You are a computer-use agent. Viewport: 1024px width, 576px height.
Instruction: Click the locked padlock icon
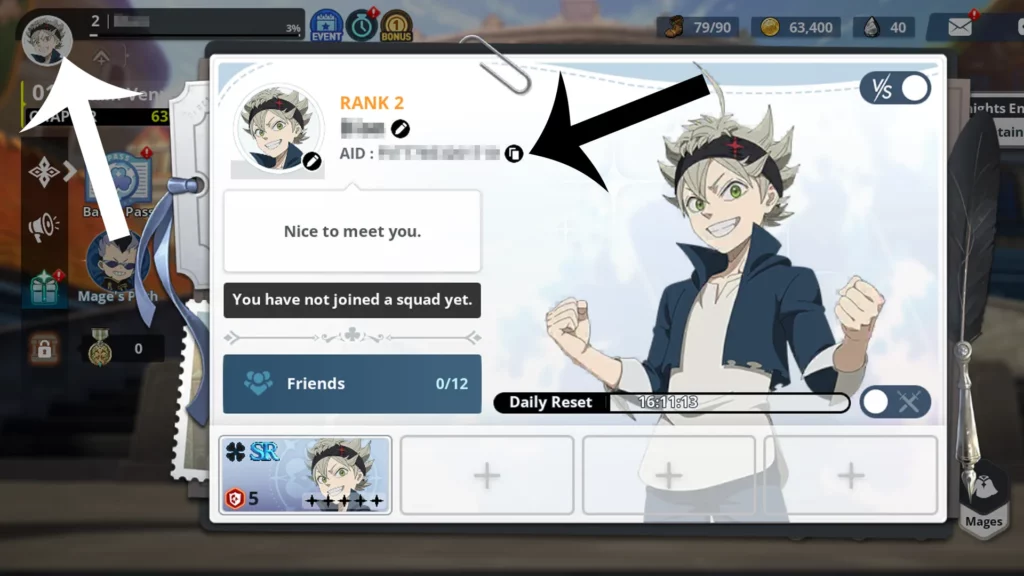[x=44, y=349]
